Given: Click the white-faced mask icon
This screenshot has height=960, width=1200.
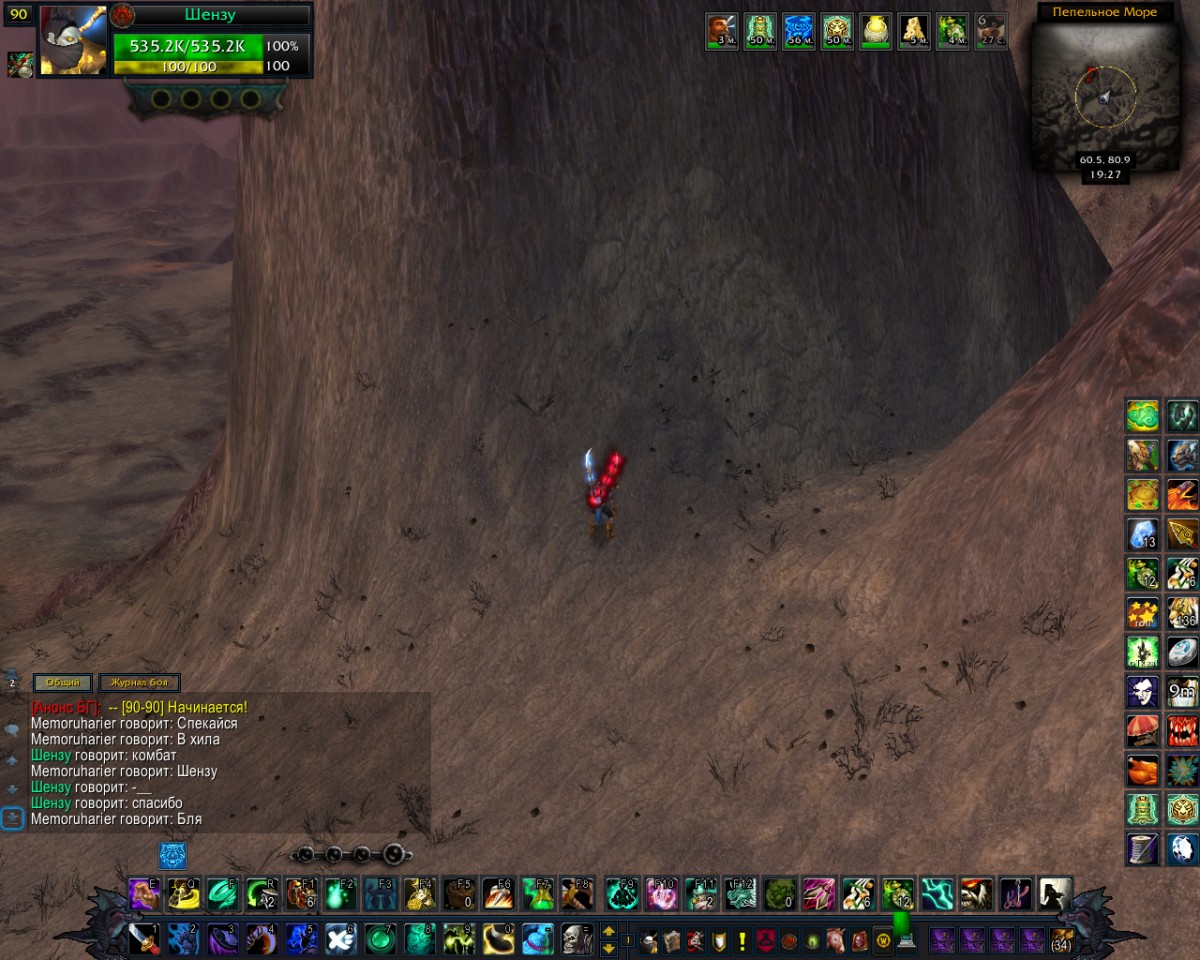Looking at the screenshot, I should click(1142, 691).
